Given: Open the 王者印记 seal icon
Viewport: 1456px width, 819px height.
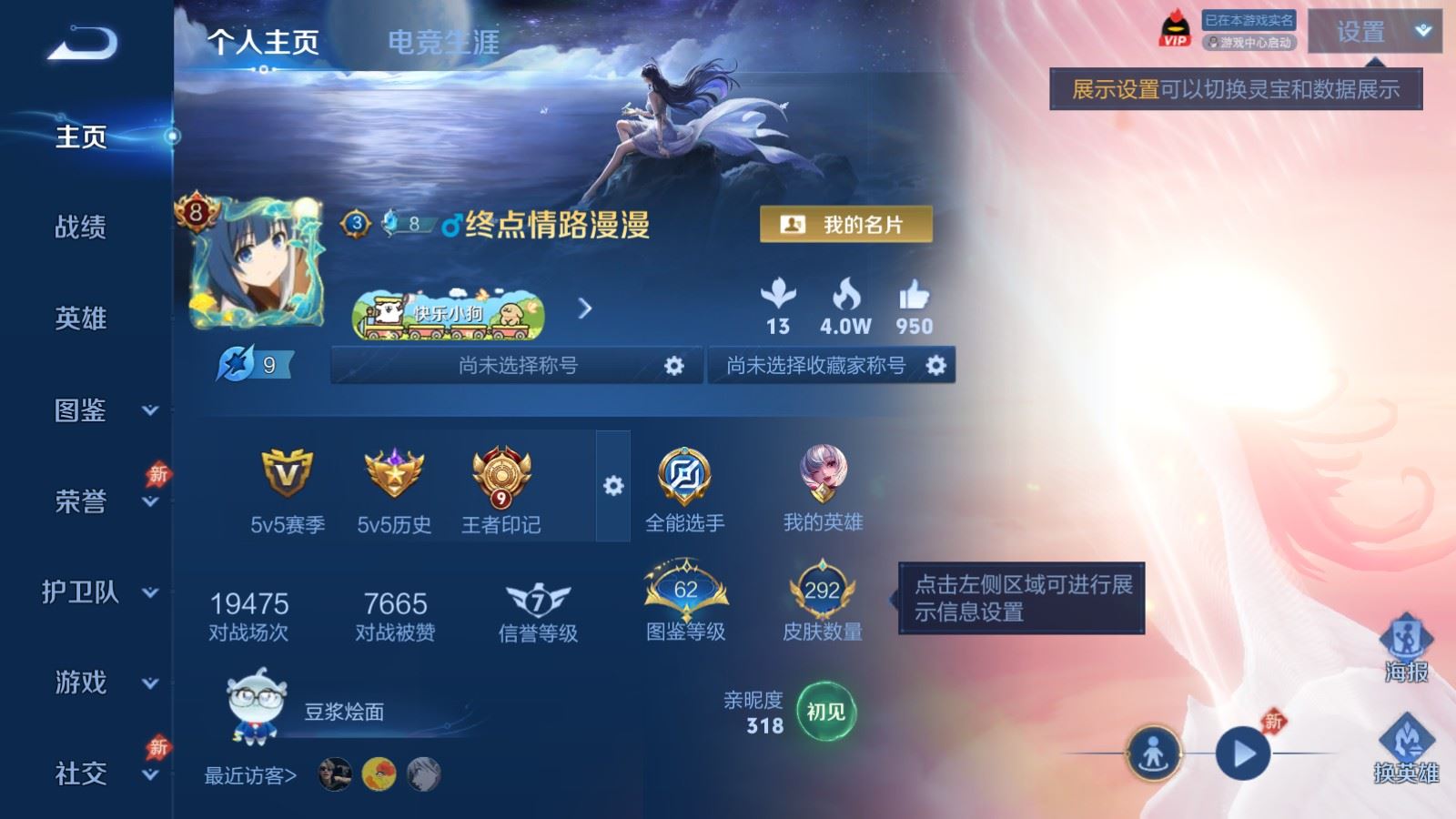Looking at the screenshot, I should 499,478.
